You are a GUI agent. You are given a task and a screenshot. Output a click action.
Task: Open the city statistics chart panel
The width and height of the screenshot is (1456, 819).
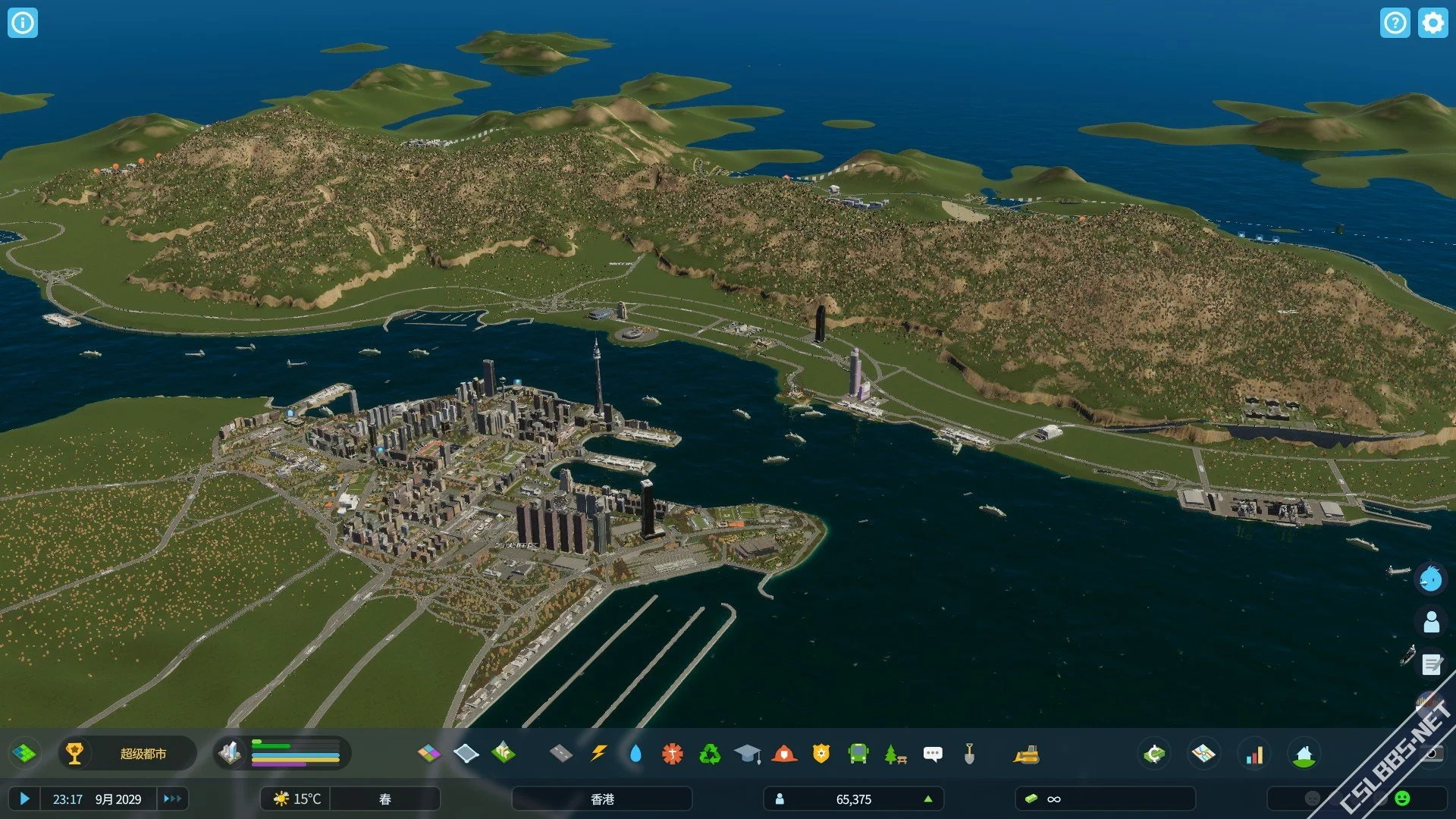point(1254,754)
